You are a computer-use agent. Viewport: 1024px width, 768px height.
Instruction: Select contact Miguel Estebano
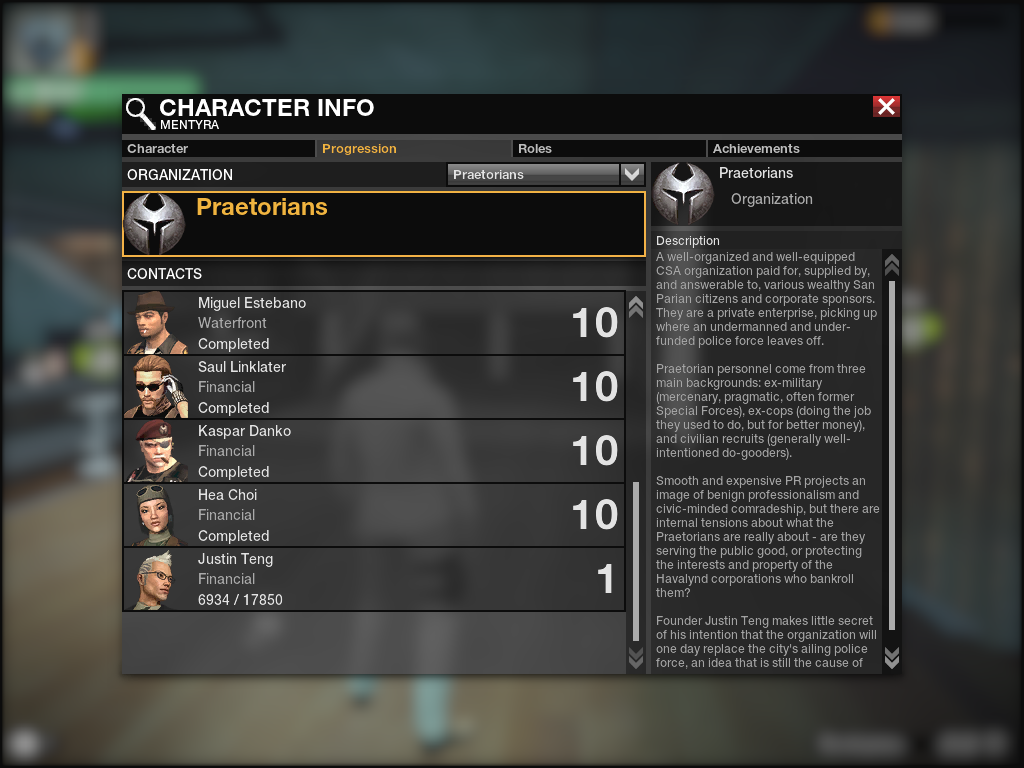[373, 323]
